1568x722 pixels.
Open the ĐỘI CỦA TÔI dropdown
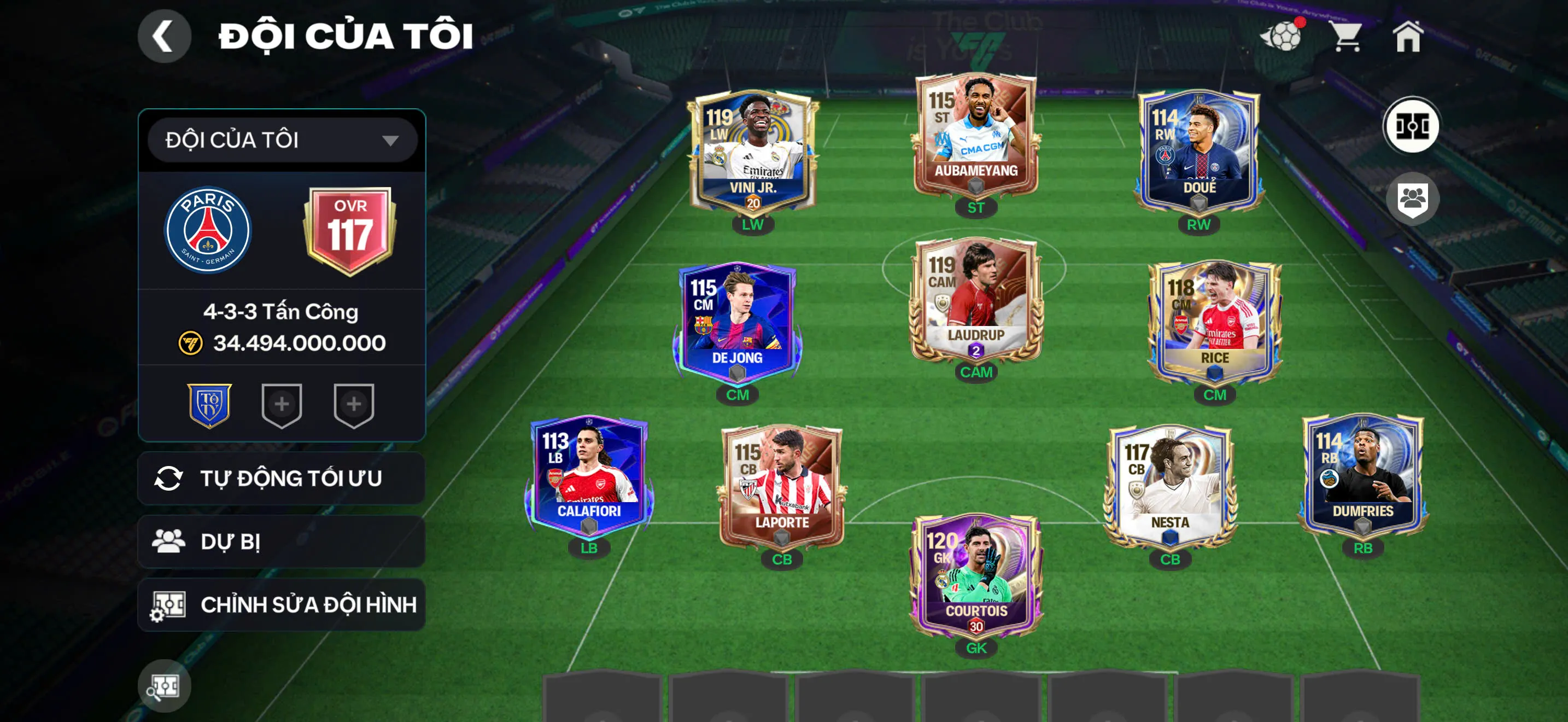pos(283,140)
